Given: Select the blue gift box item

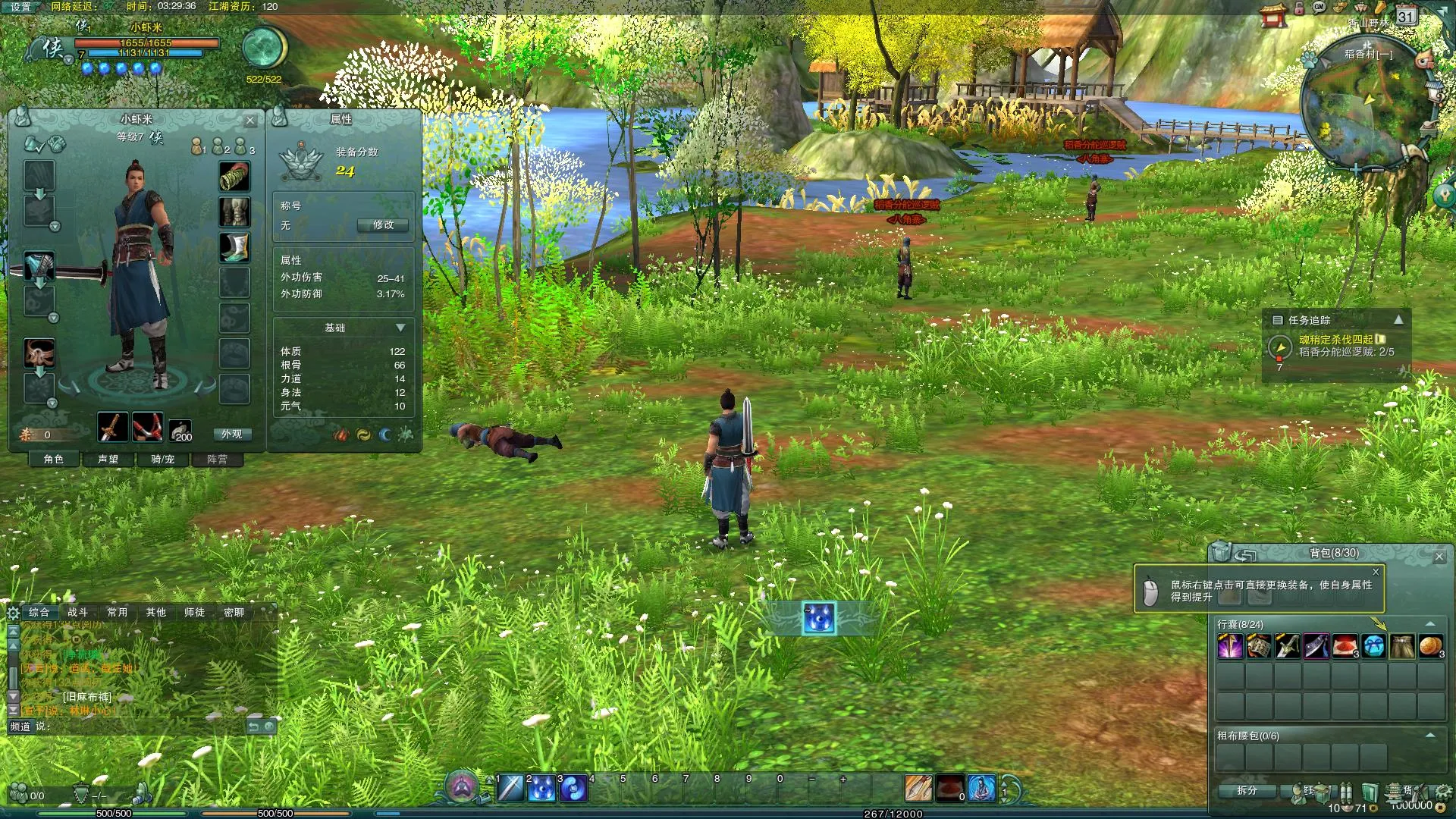Looking at the screenshot, I should (1373, 646).
